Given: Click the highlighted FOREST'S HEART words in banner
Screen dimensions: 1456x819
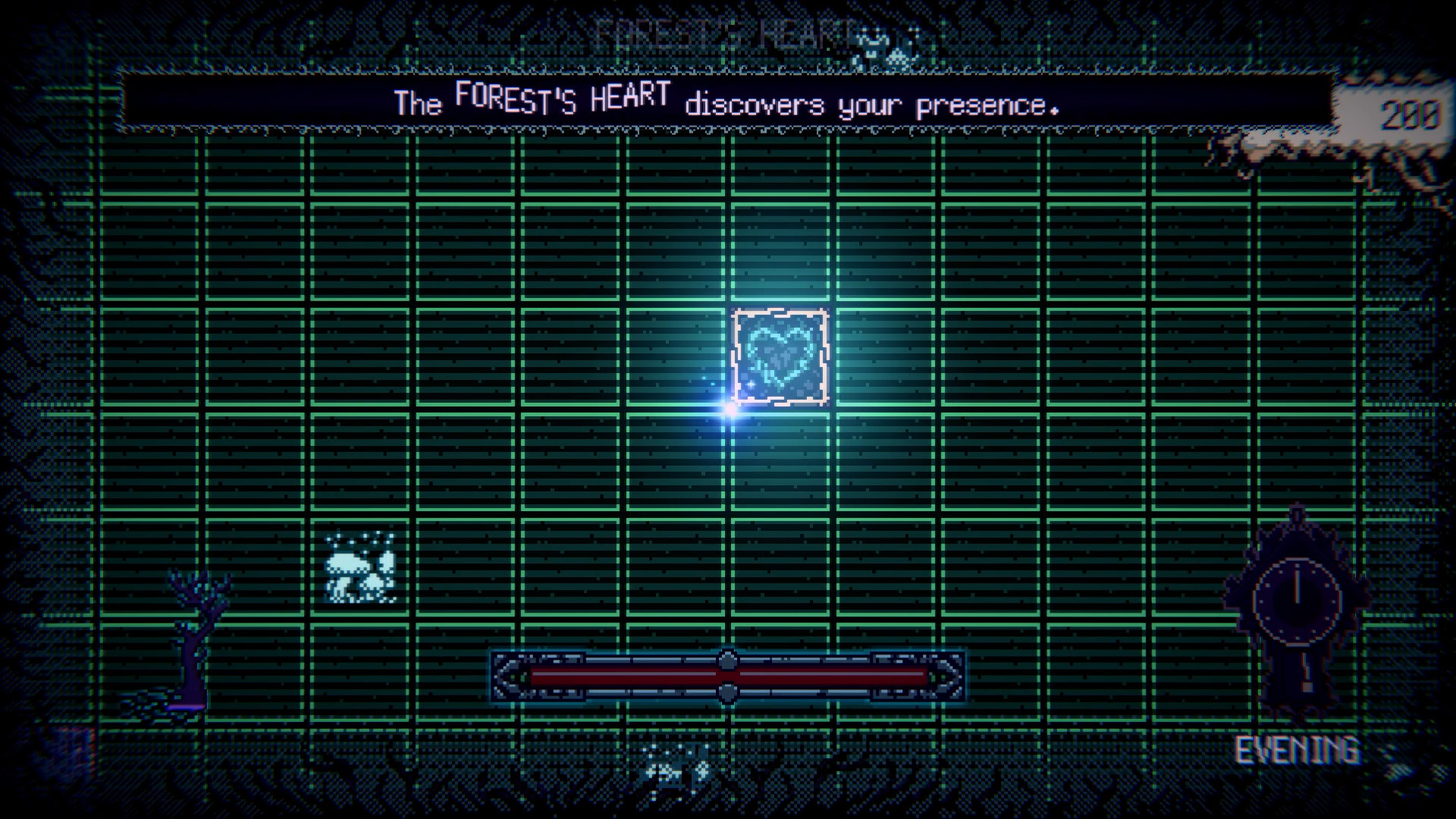Looking at the screenshot, I should tap(563, 99).
